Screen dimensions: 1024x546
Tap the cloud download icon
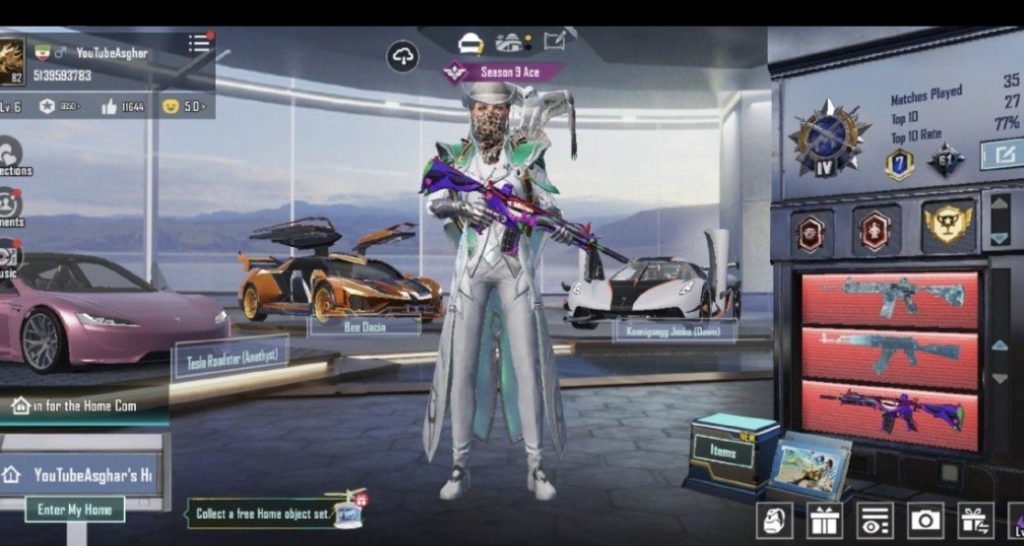pyautogui.click(x=402, y=57)
